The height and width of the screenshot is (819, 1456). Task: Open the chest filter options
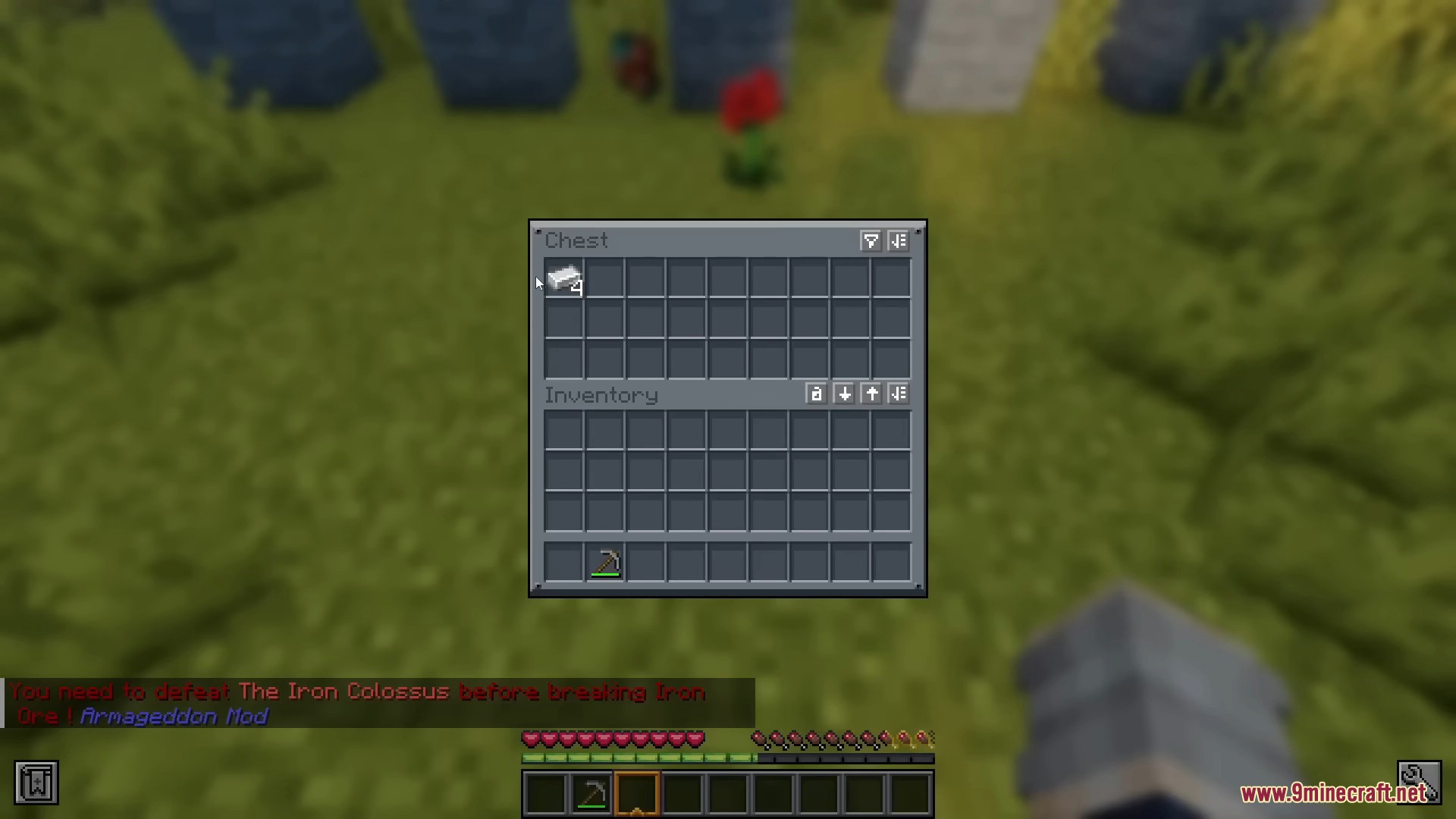pyautogui.click(x=870, y=241)
